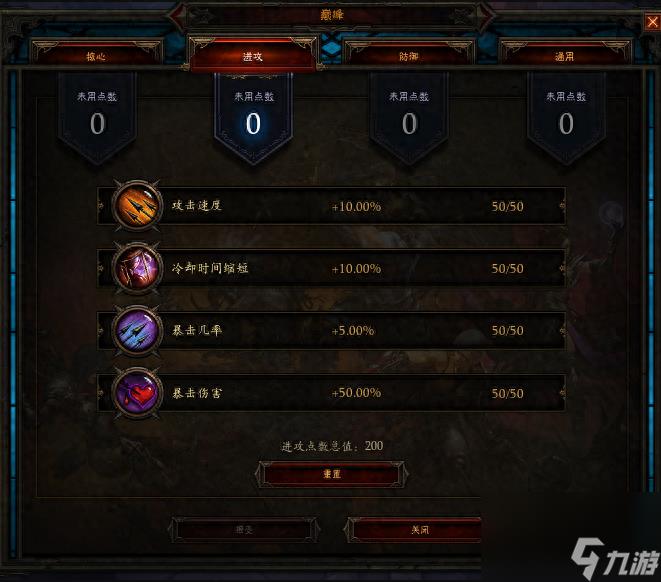Close the Paragon window with the X
This screenshot has height=582, width=661.
click(652, 22)
